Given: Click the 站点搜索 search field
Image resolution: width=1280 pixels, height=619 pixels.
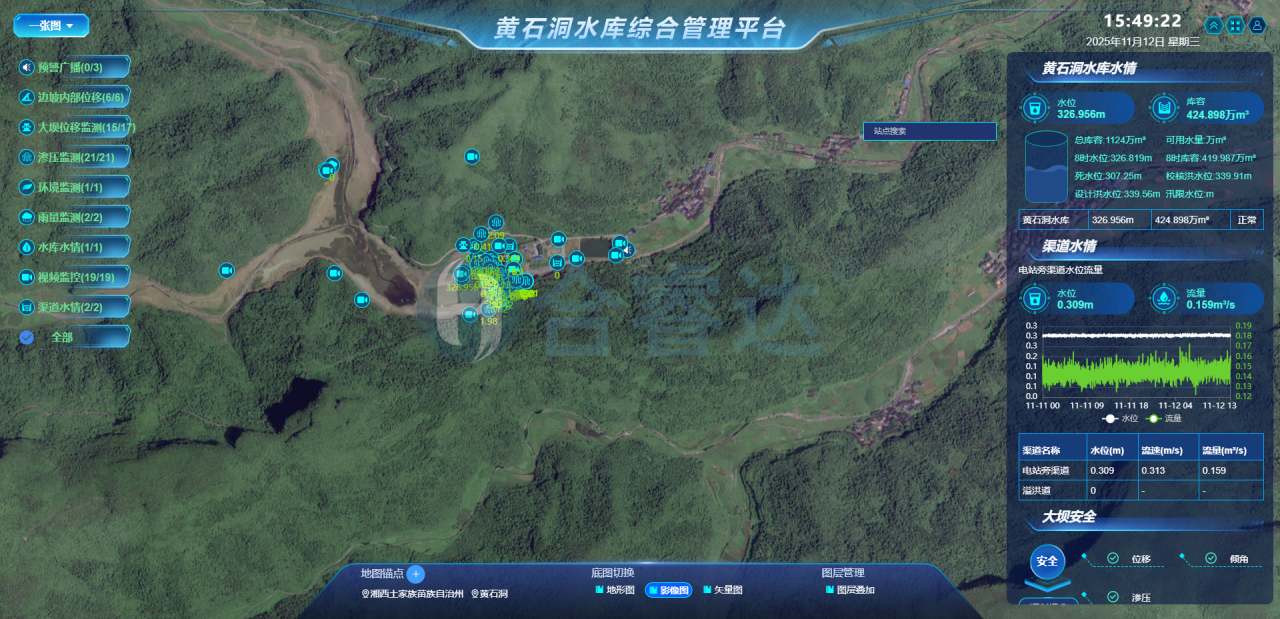Looking at the screenshot, I should click(929, 131).
